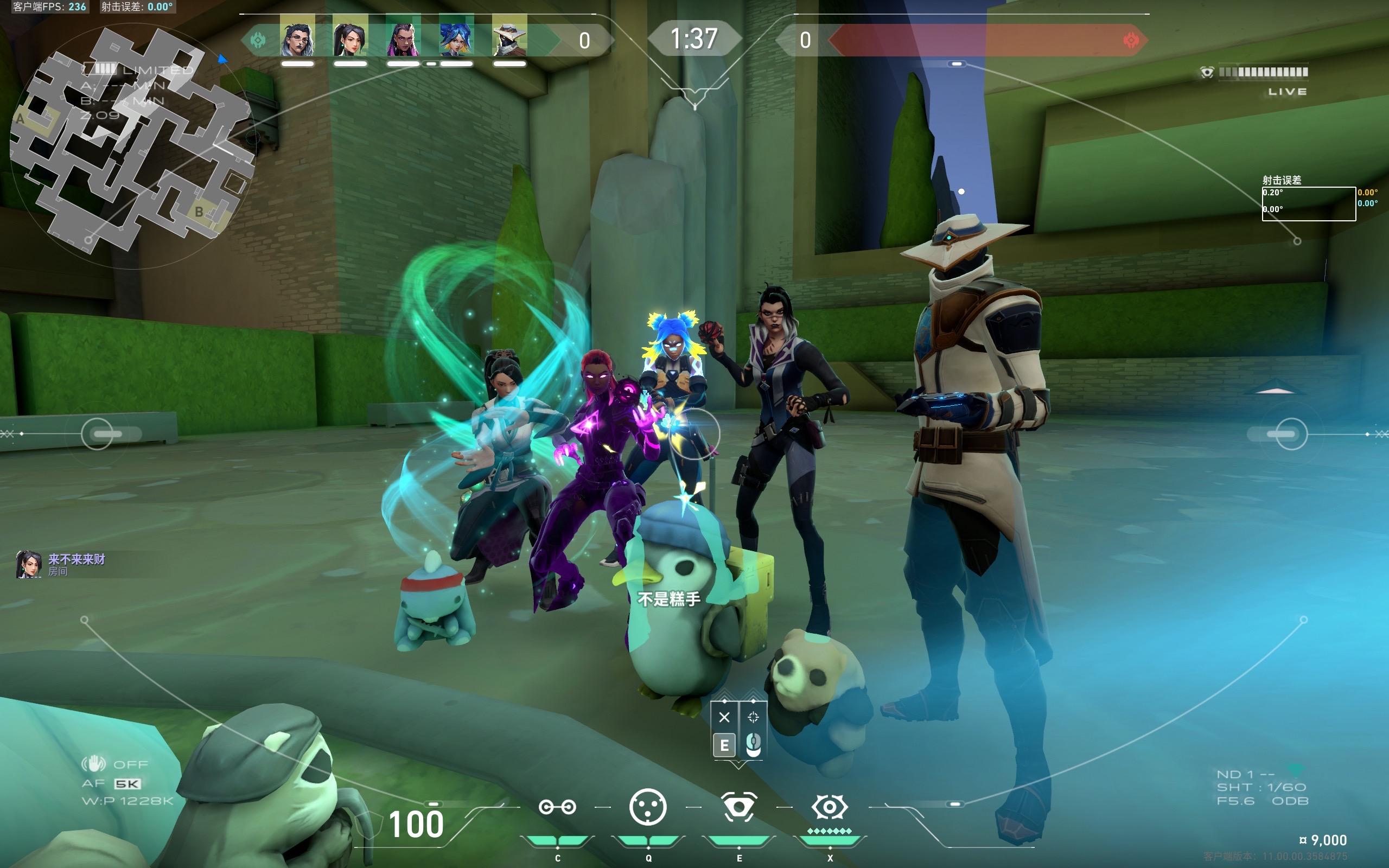Click the green team emblem icon
This screenshot has width=1389, height=868.
coord(258,40)
